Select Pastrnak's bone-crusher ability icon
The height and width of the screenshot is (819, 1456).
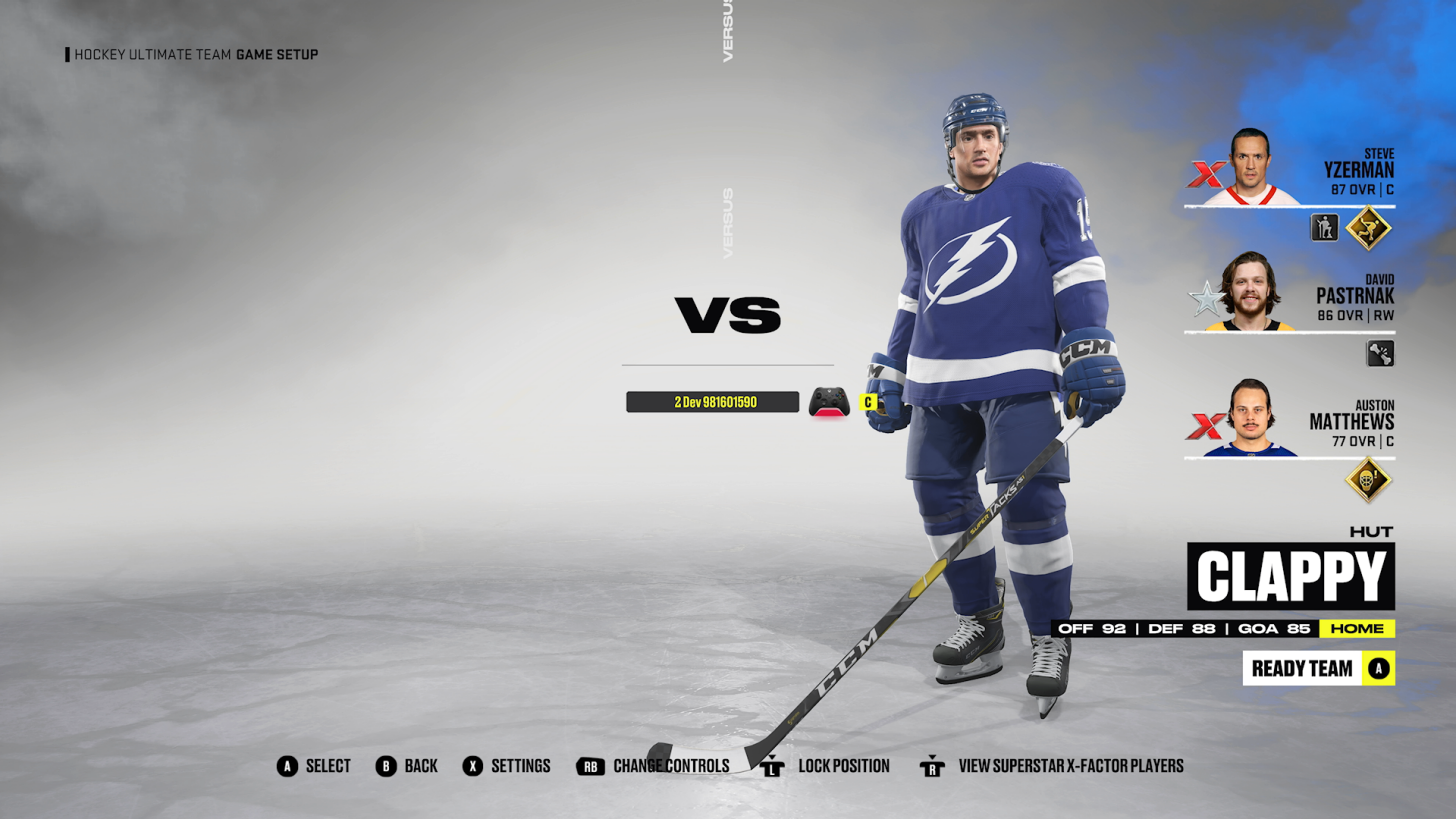click(x=1380, y=352)
